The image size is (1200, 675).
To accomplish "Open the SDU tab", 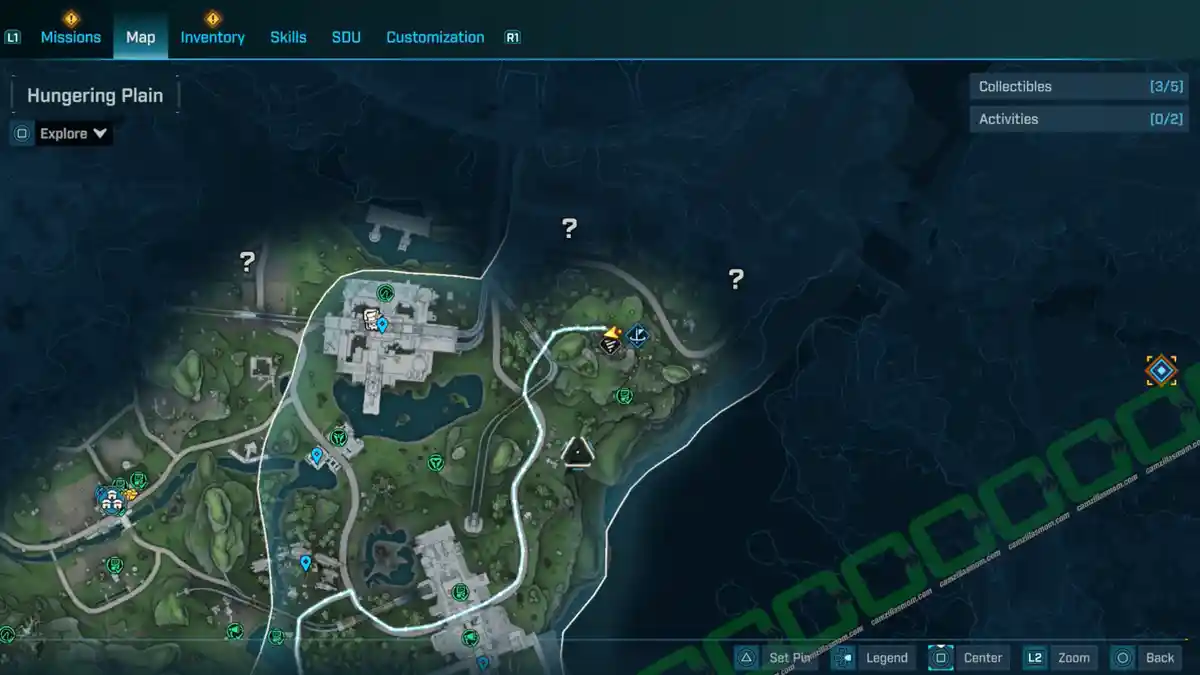I will click(x=346, y=37).
